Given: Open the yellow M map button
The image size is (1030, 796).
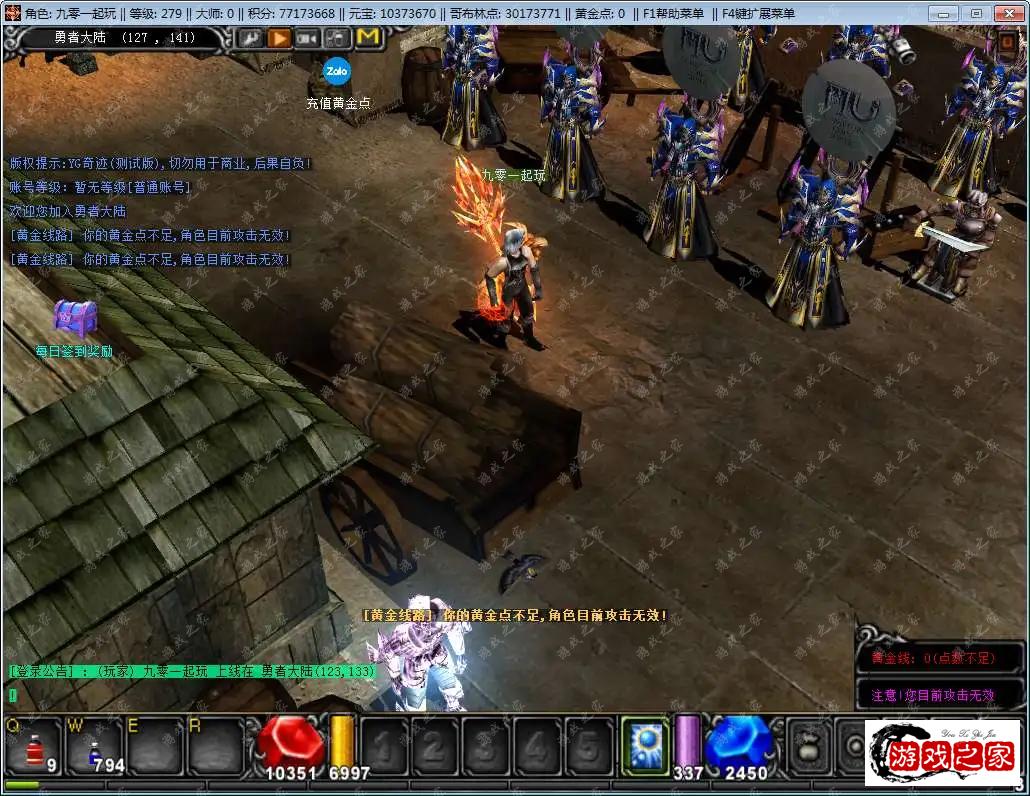Looking at the screenshot, I should point(368,38).
